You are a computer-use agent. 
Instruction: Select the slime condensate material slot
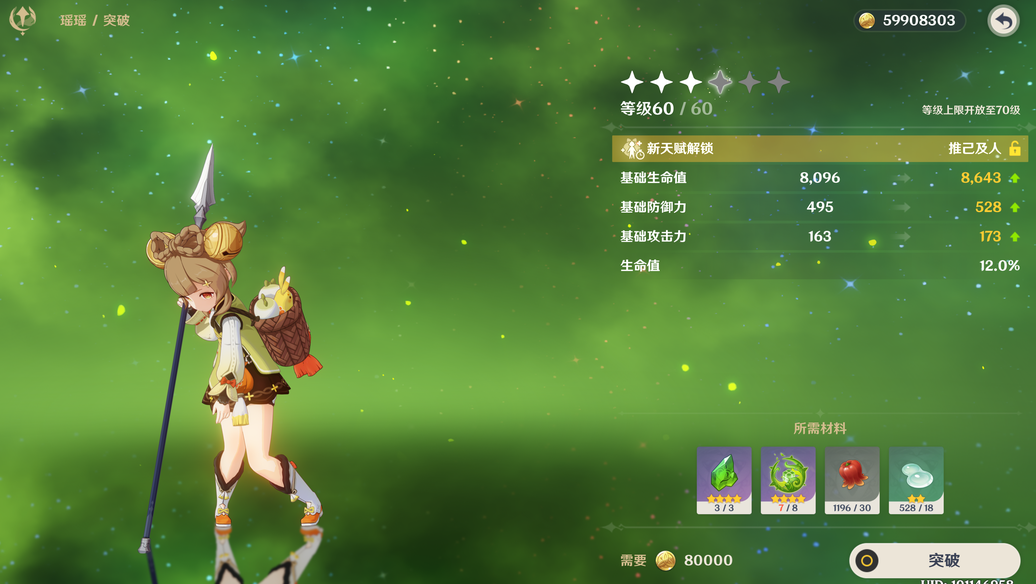(x=916, y=480)
